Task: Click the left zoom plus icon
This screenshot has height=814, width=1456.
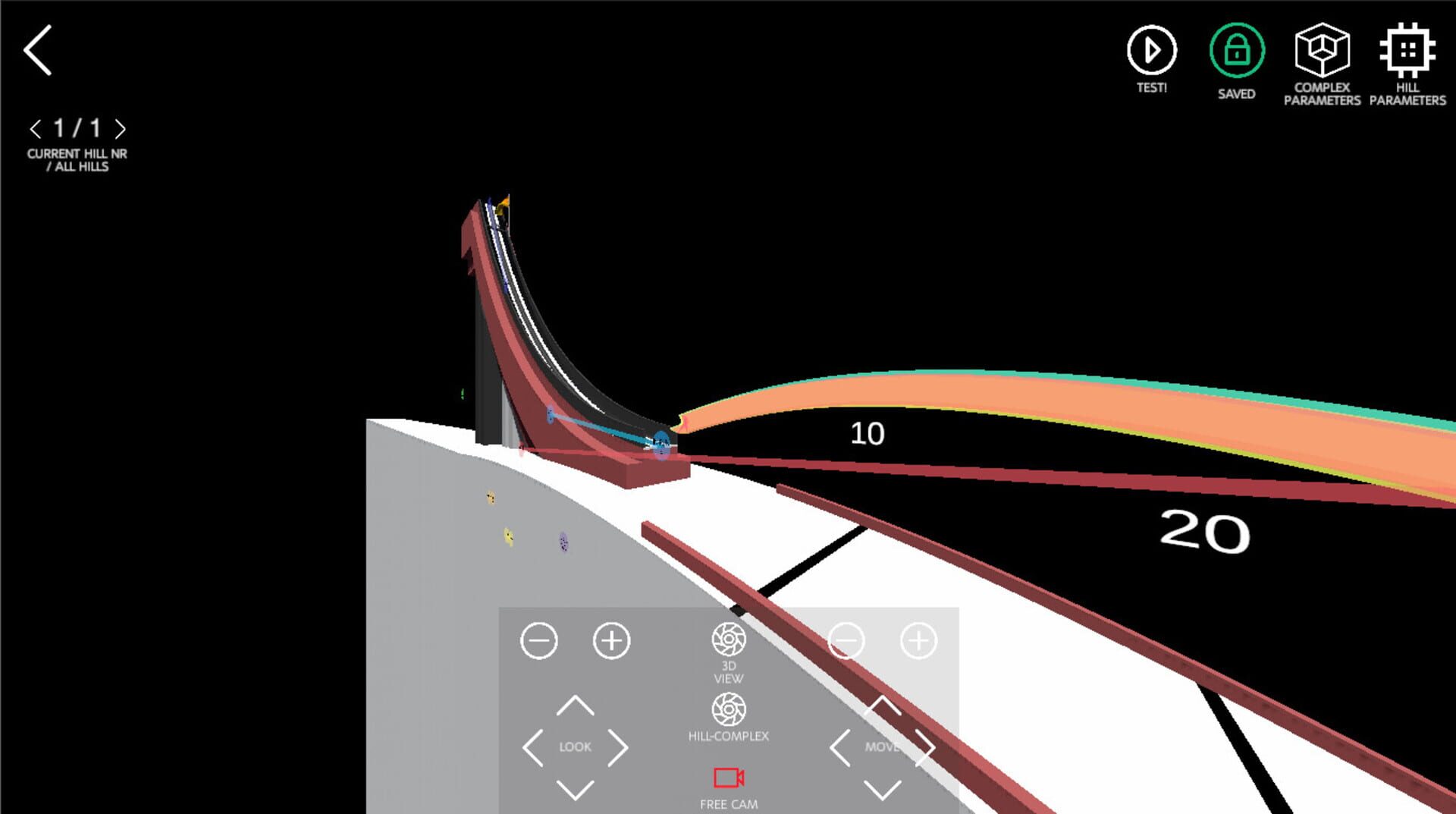Action: [x=610, y=640]
